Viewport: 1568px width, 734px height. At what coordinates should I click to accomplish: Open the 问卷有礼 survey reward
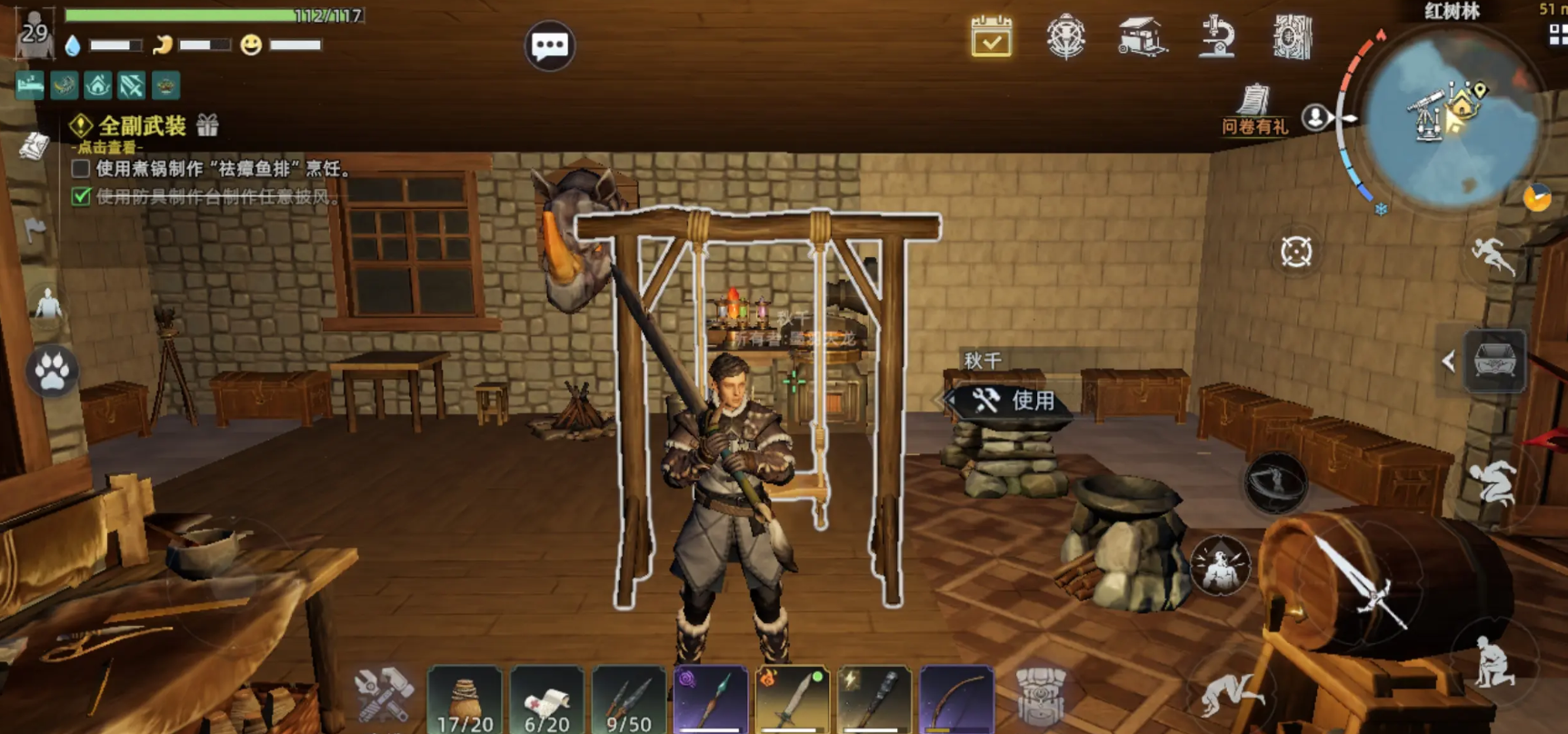[x=1254, y=109]
